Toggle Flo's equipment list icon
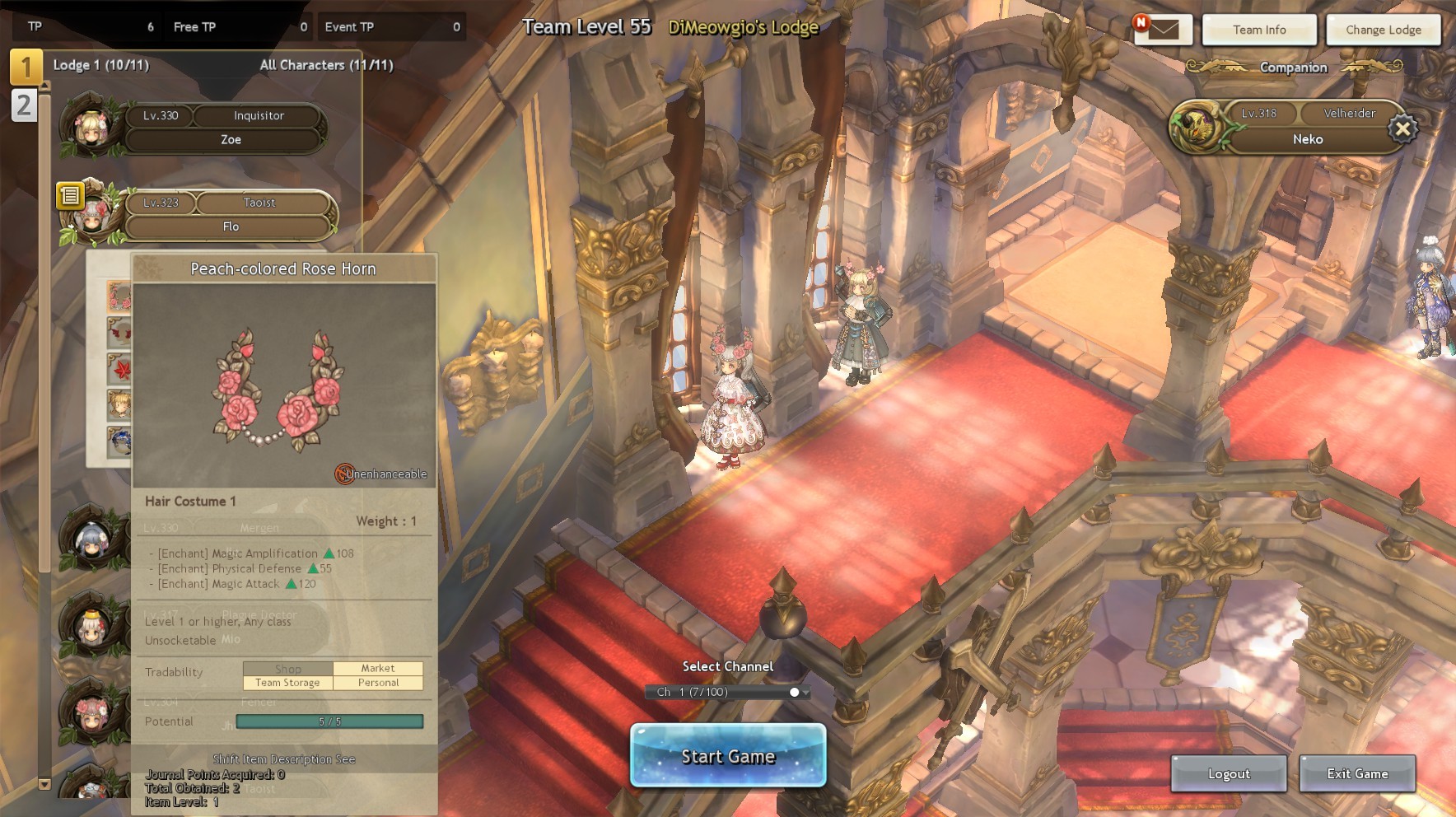Viewport: 1456px width, 817px height. pos(70,195)
